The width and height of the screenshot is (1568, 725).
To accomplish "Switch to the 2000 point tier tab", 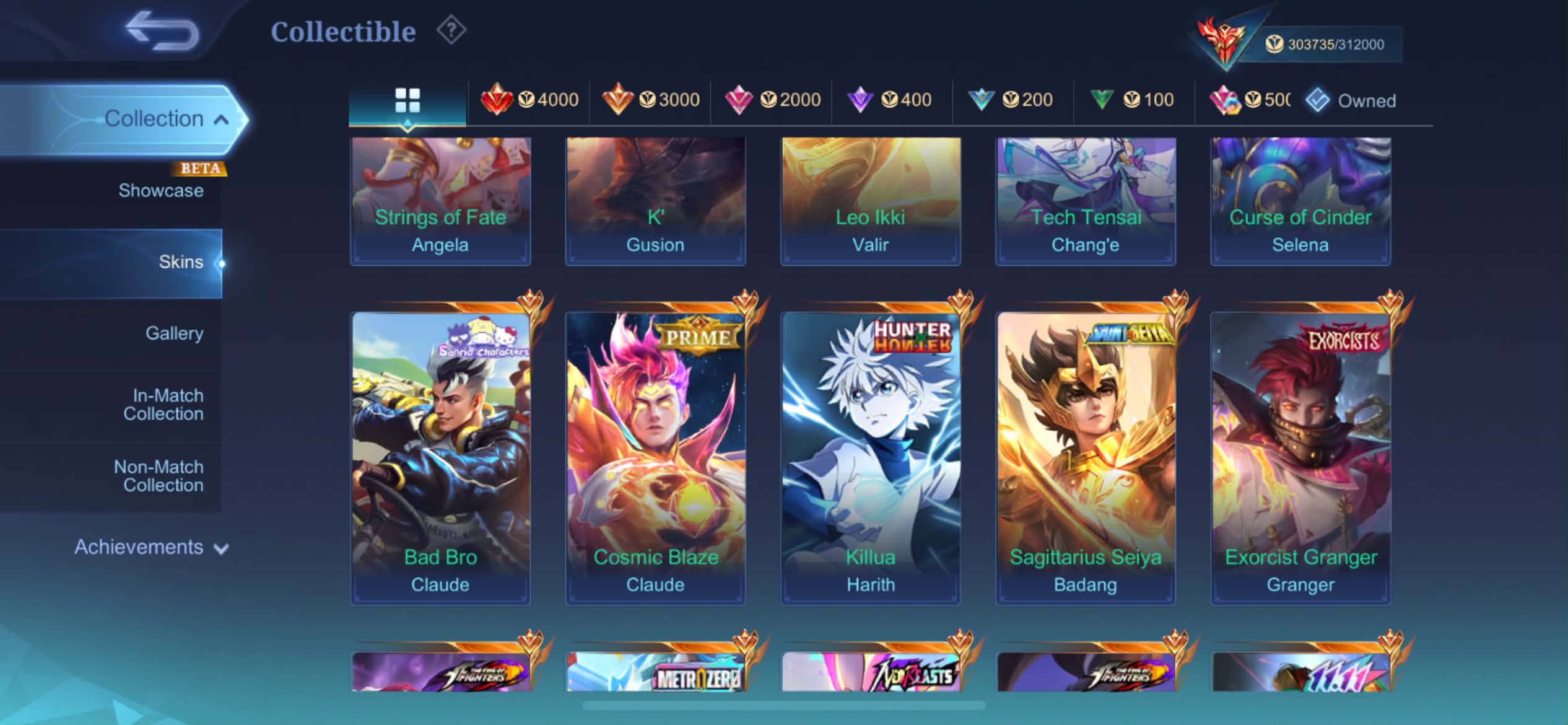I will pos(772,100).
